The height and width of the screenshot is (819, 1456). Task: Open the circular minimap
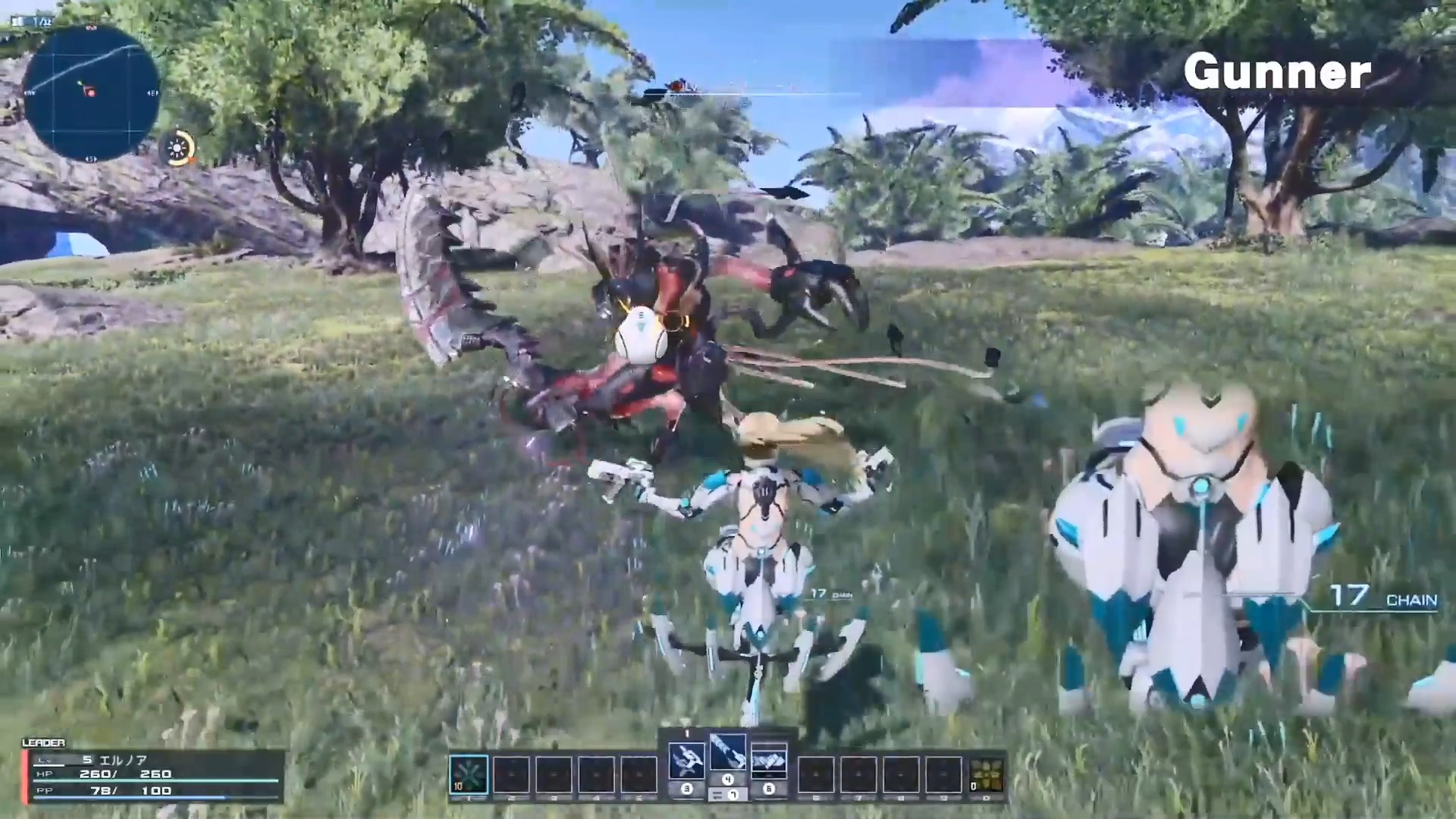92,93
